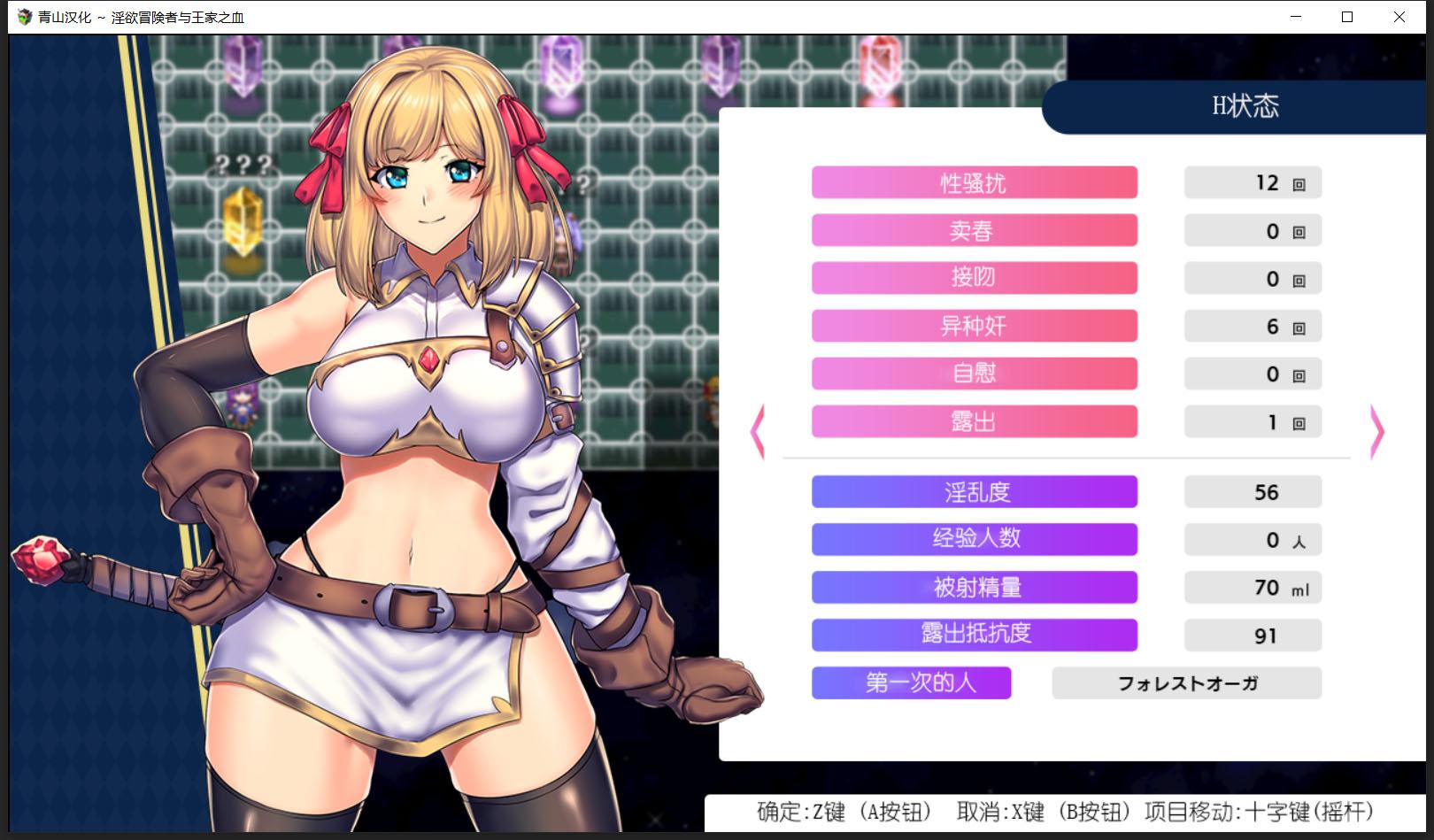Click the 淫乱度 stat bar

(974, 491)
